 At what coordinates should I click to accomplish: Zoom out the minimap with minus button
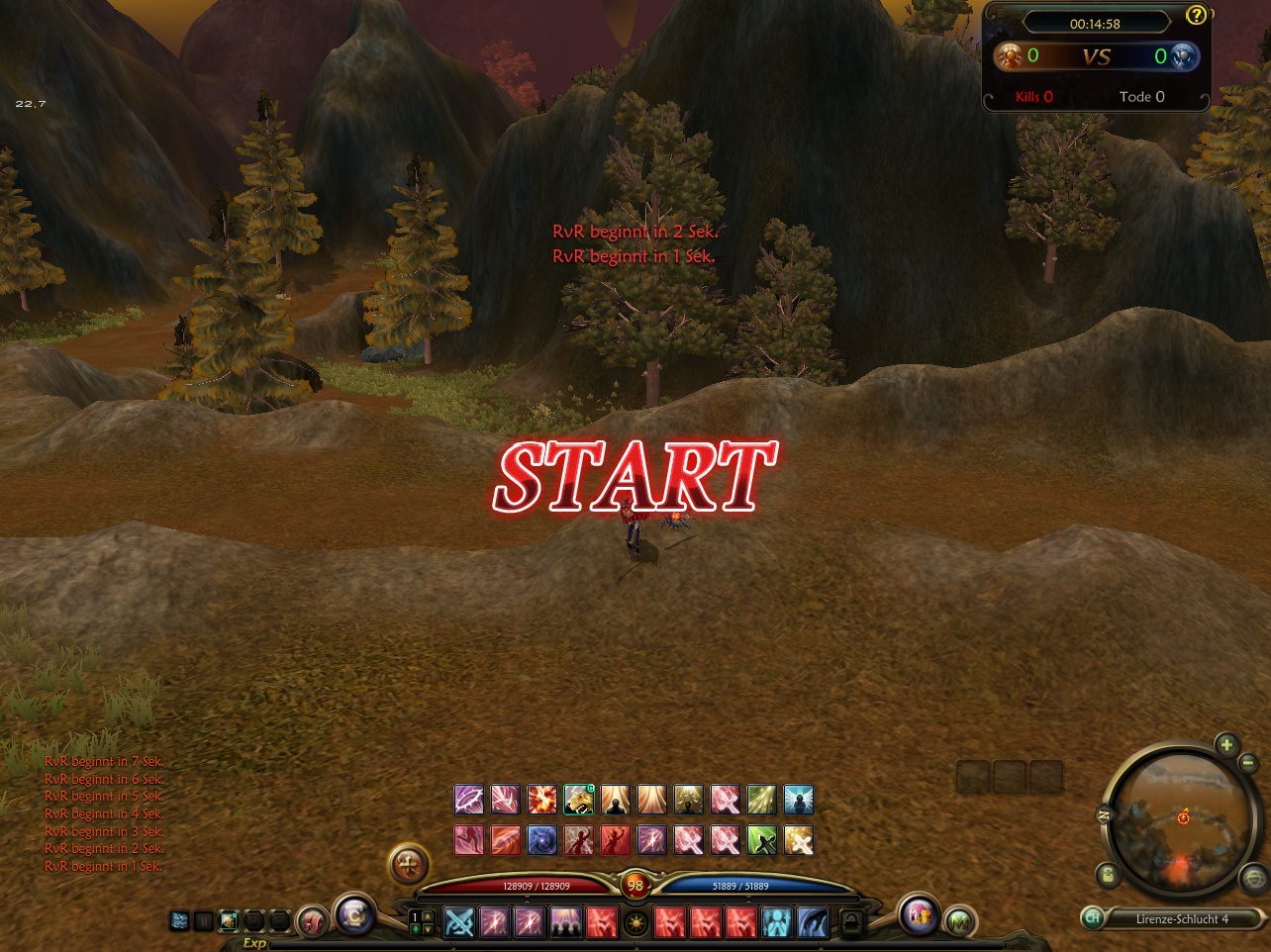coord(1247,763)
